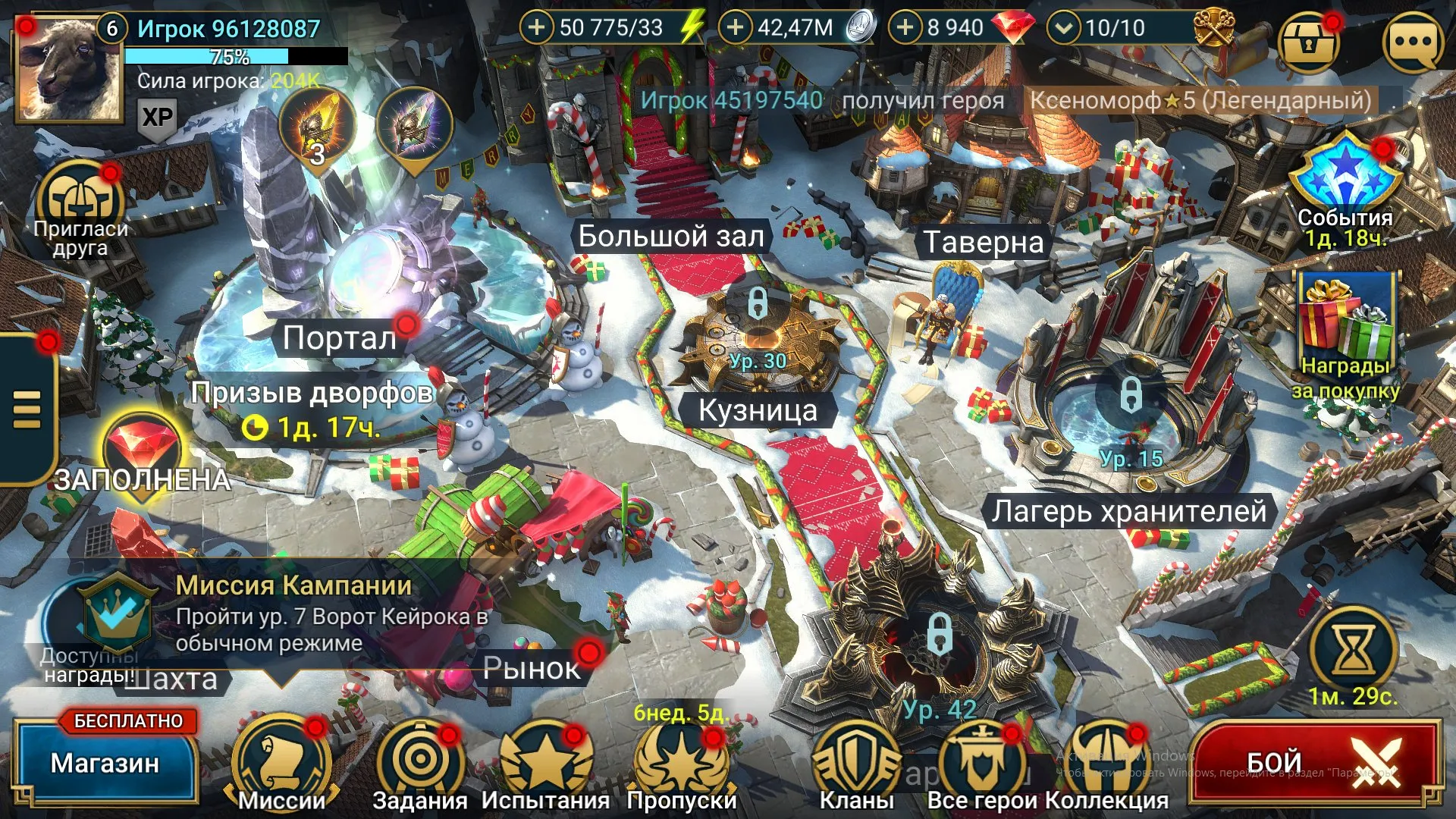This screenshot has width=1456, height=819.
Task: Open the Кланы section
Action: 857,758
